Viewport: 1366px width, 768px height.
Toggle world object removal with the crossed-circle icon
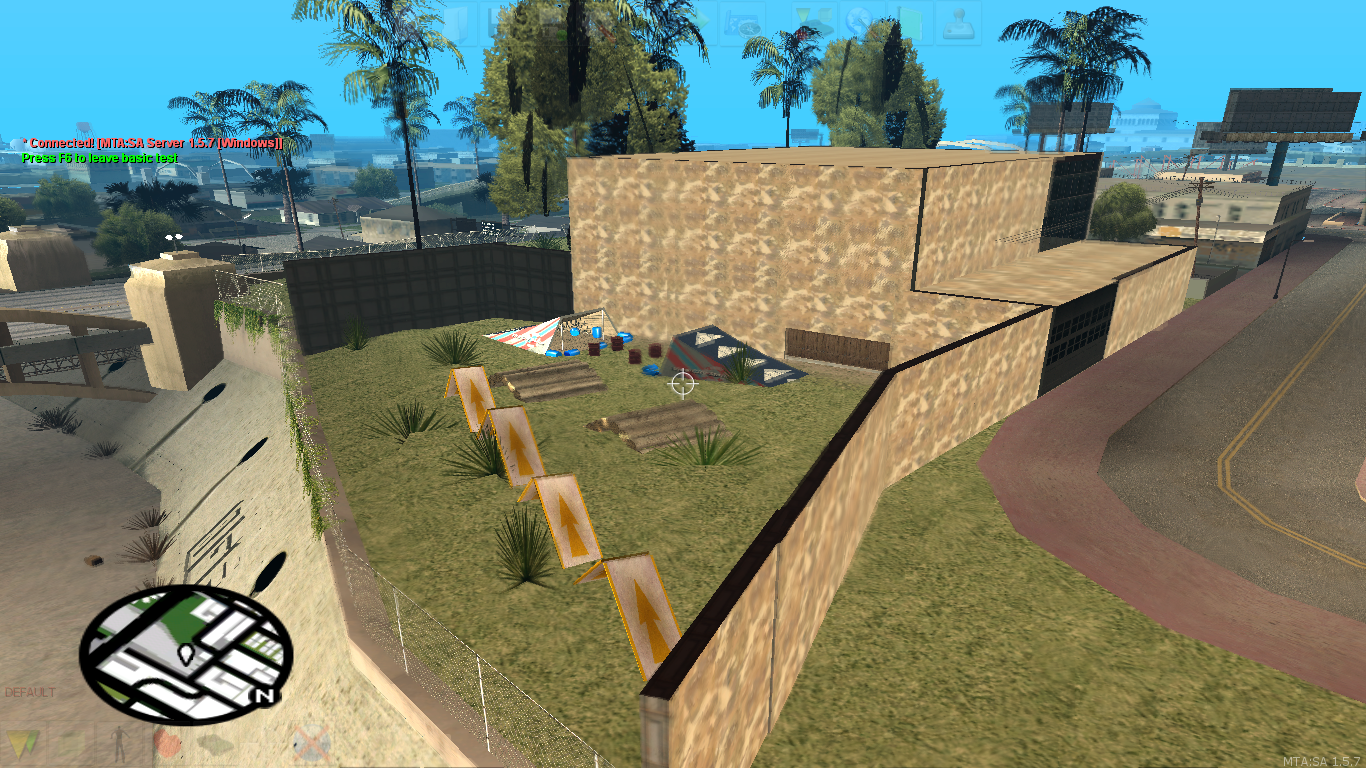(313, 745)
